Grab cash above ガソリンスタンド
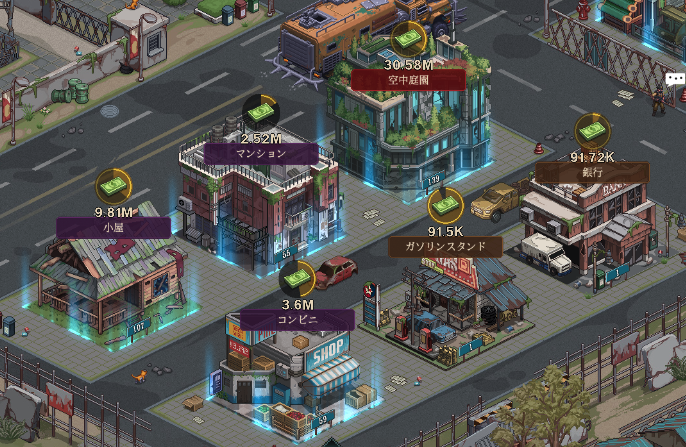The width and height of the screenshot is (686, 447). coord(445,206)
